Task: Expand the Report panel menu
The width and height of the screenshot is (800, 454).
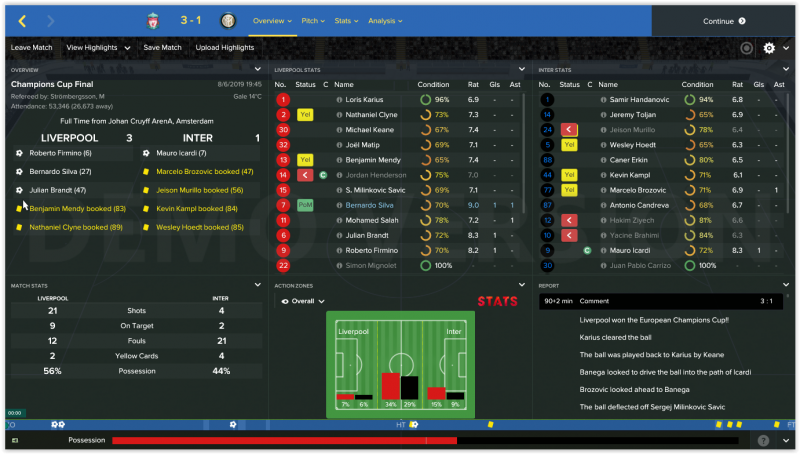Action: (783, 284)
